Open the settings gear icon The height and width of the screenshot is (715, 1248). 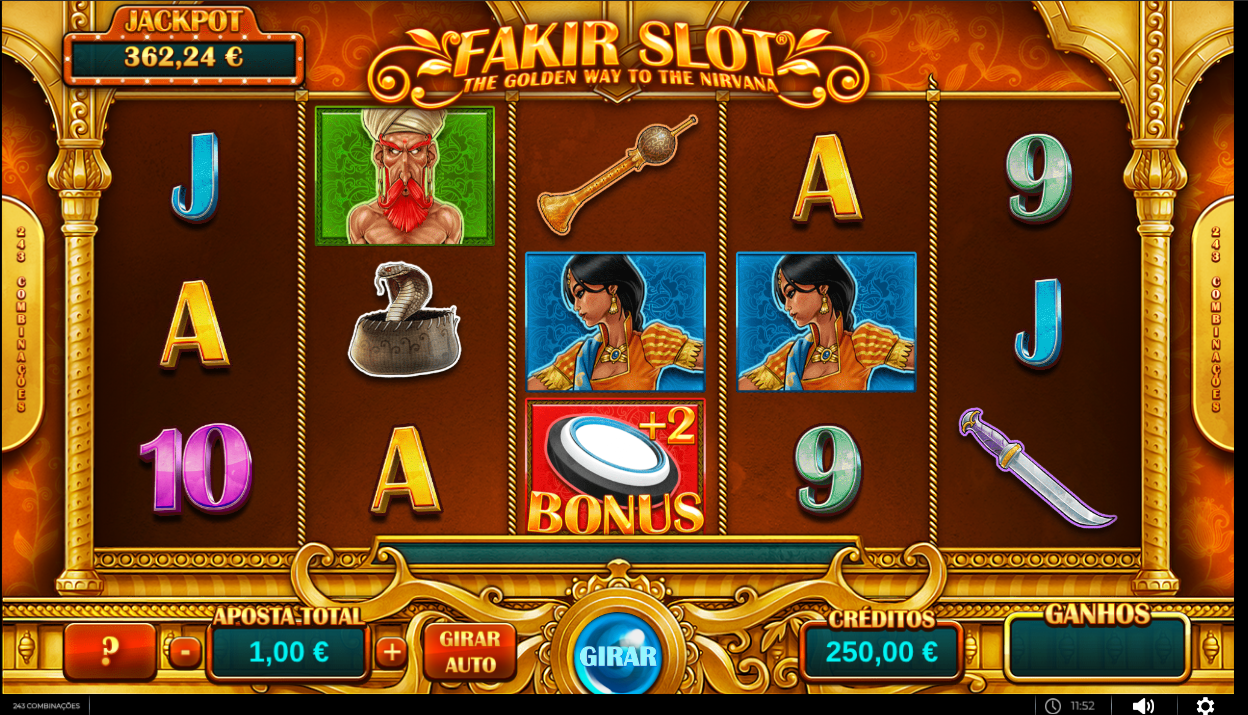coord(1205,706)
